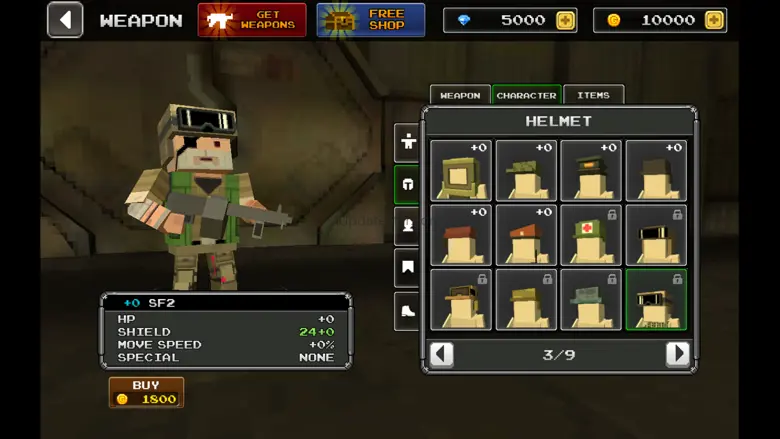
Task: Select the square olive box helmet
Action: [x=461, y=170]
